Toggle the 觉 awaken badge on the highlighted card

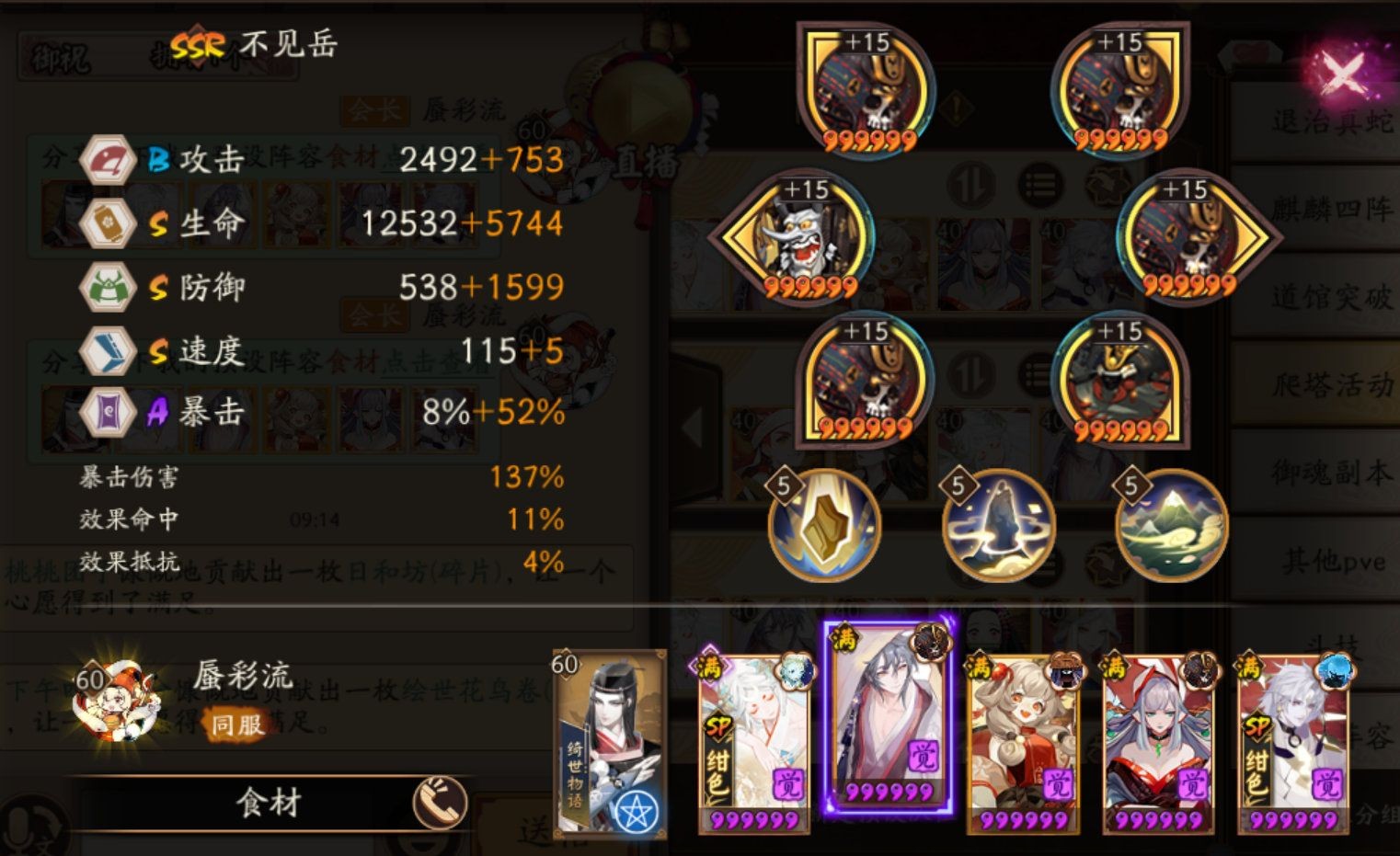[x=925, y=757]
